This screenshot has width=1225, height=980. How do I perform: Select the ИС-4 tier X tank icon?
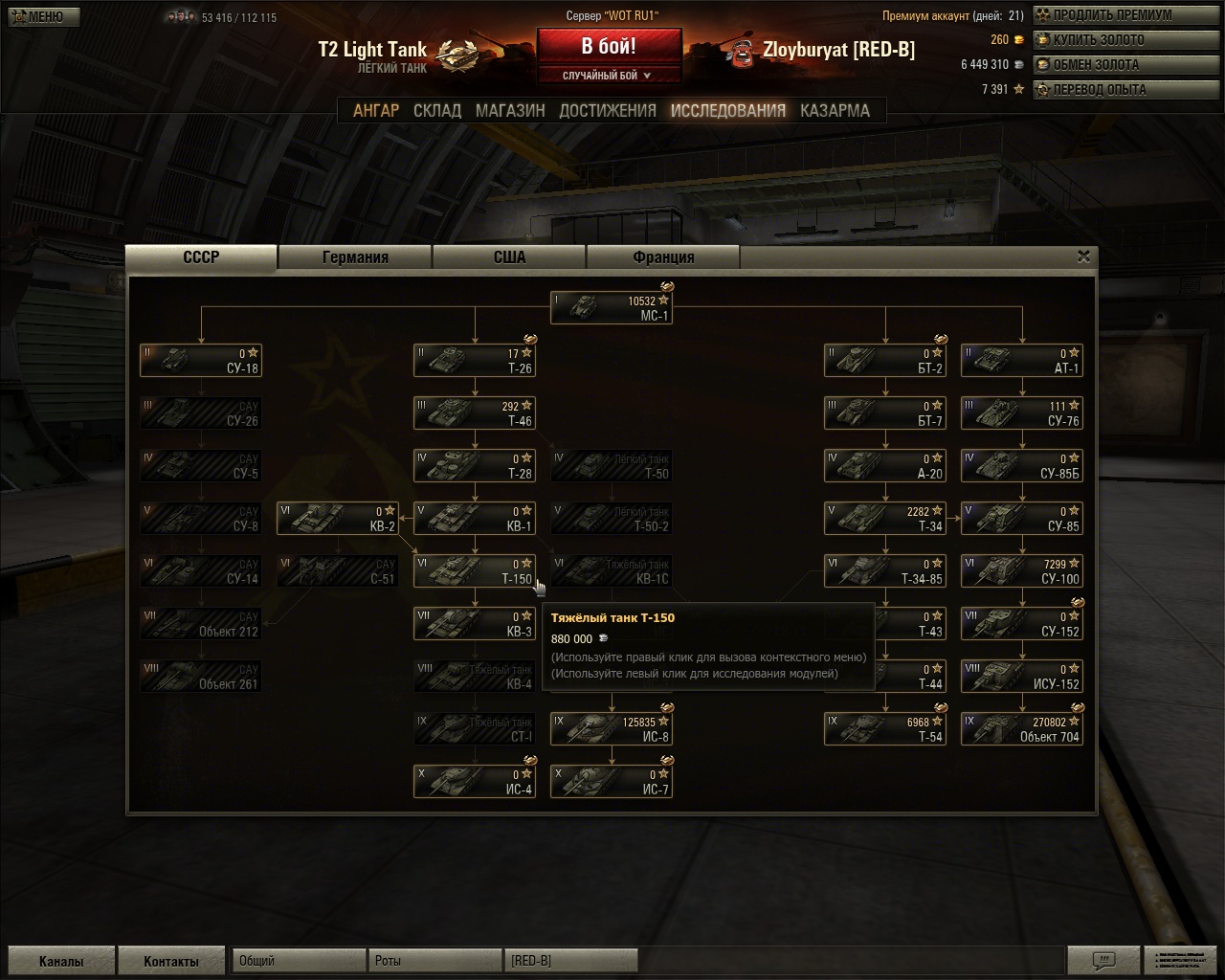(475, 781)
